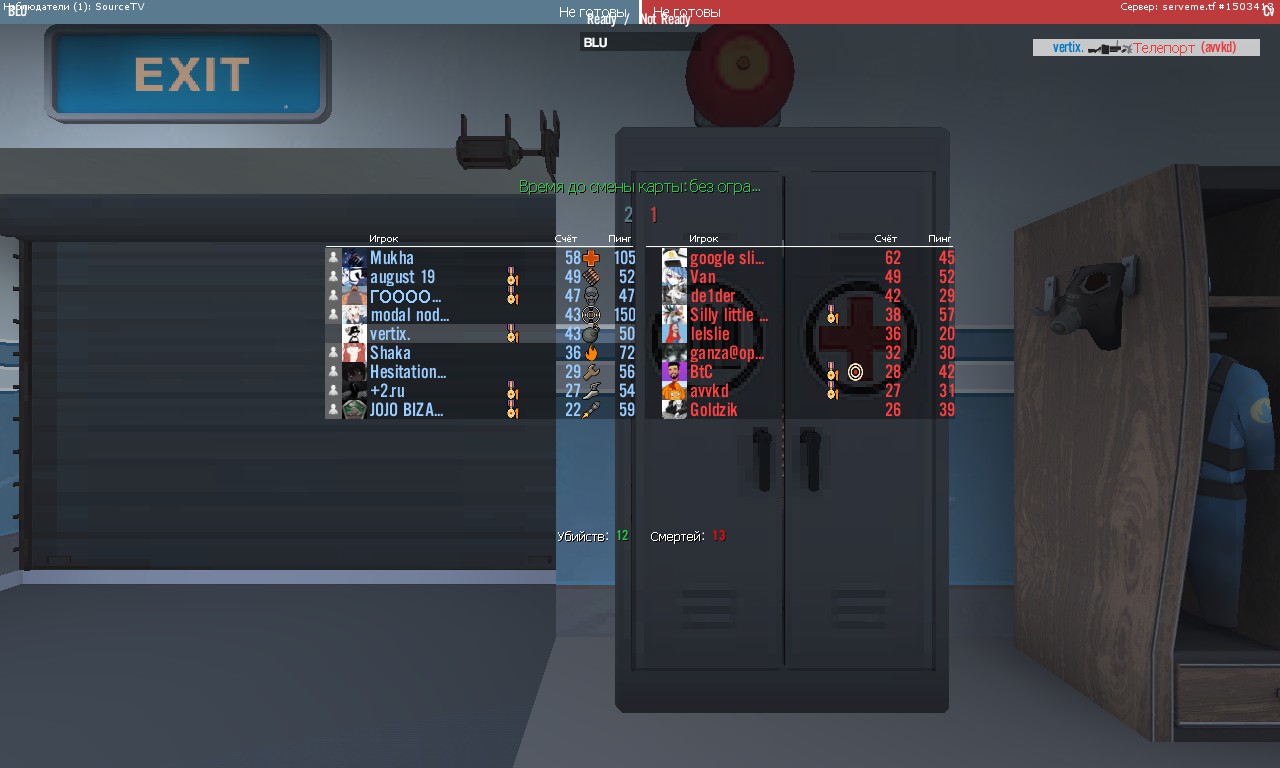Select google sli... on the RED team
The image size is (1280, 768).
coord(726,258)
